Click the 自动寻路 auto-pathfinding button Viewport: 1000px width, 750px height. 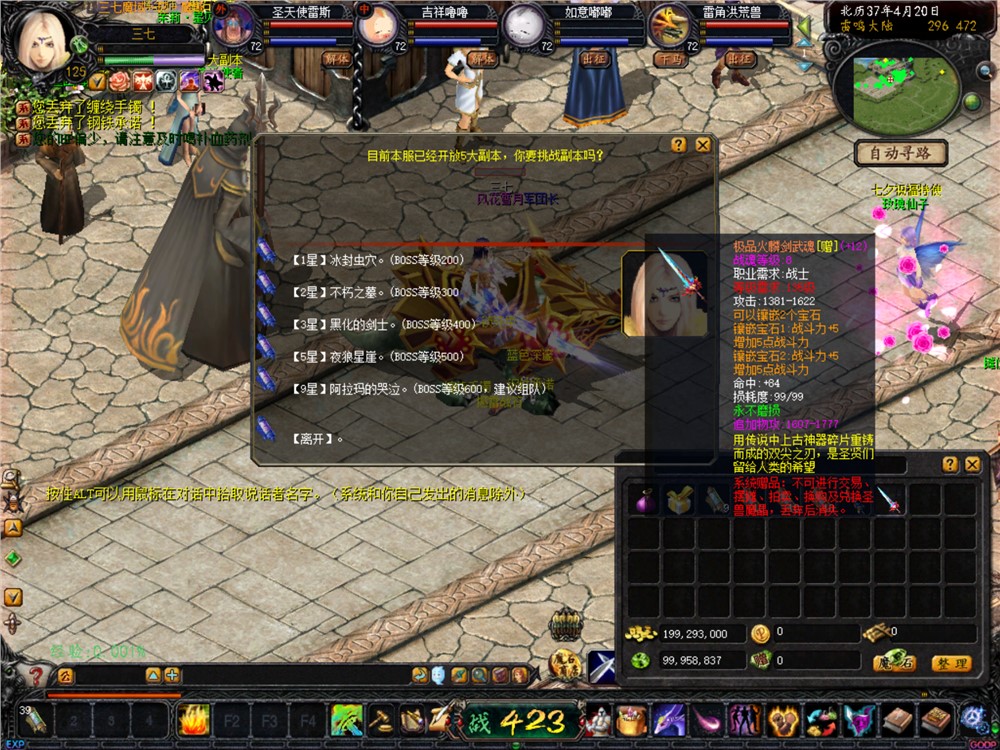click(x=900, y=154)
